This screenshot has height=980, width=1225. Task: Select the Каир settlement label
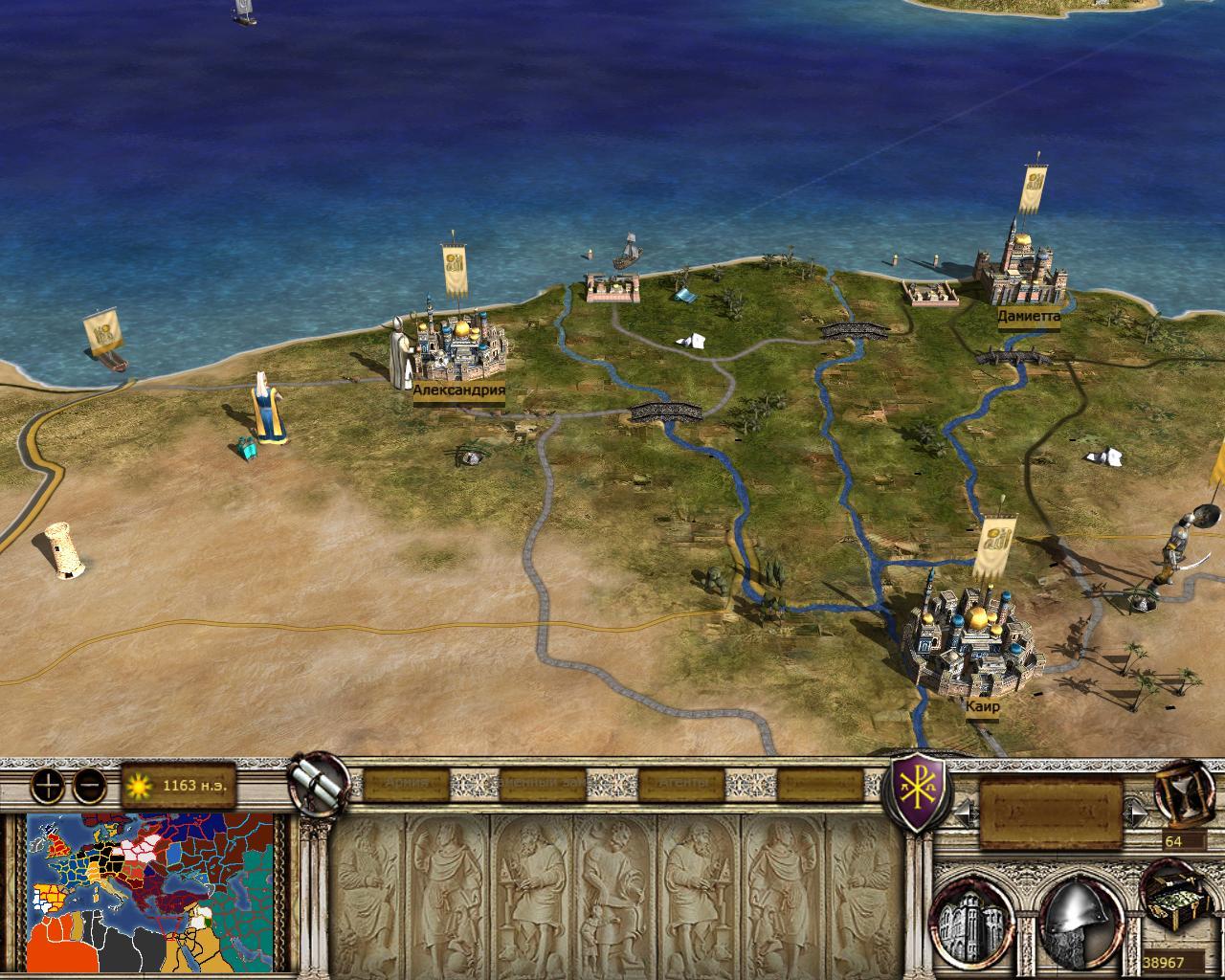click(x=983, y=706)
